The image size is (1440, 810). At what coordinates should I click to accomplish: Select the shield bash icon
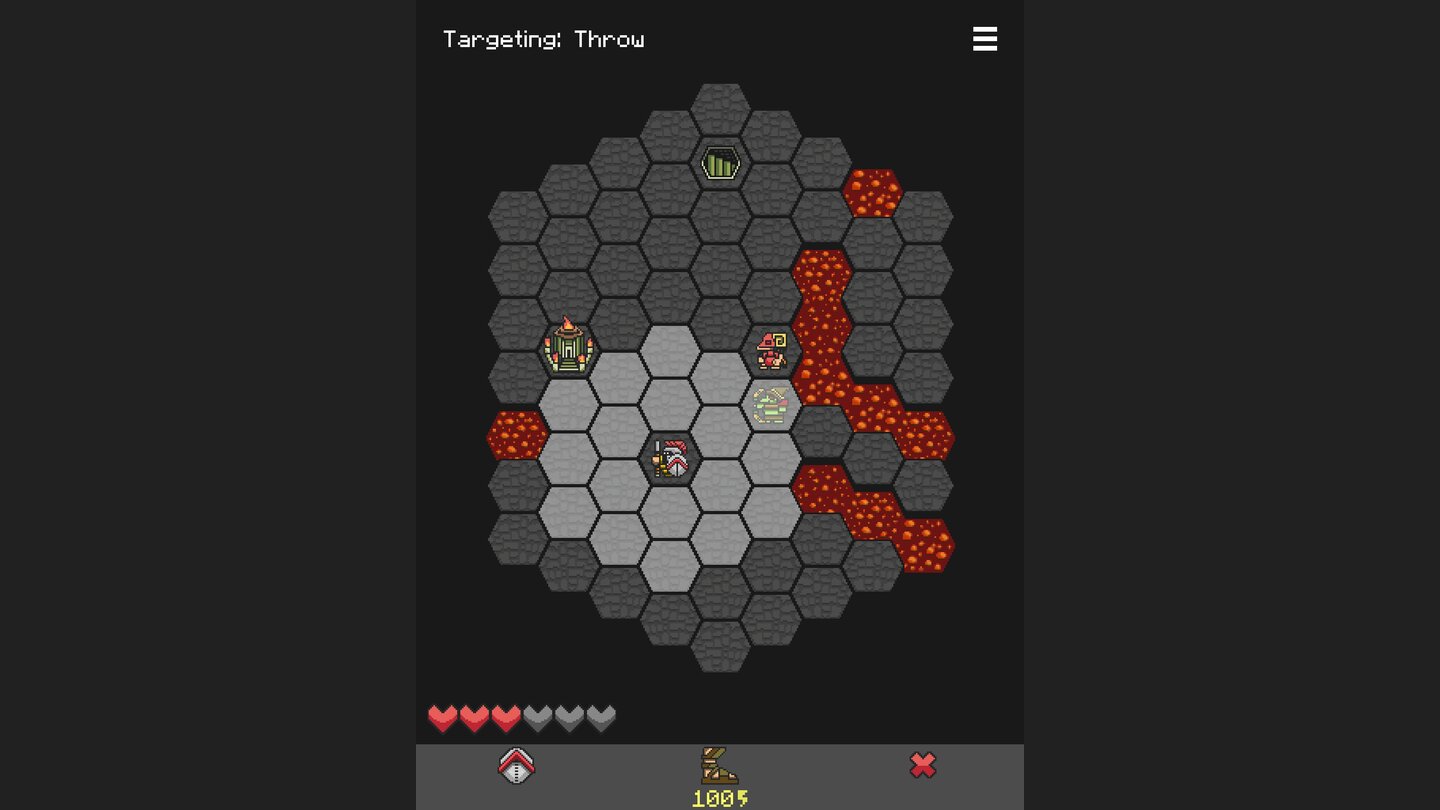coord(516,764)
